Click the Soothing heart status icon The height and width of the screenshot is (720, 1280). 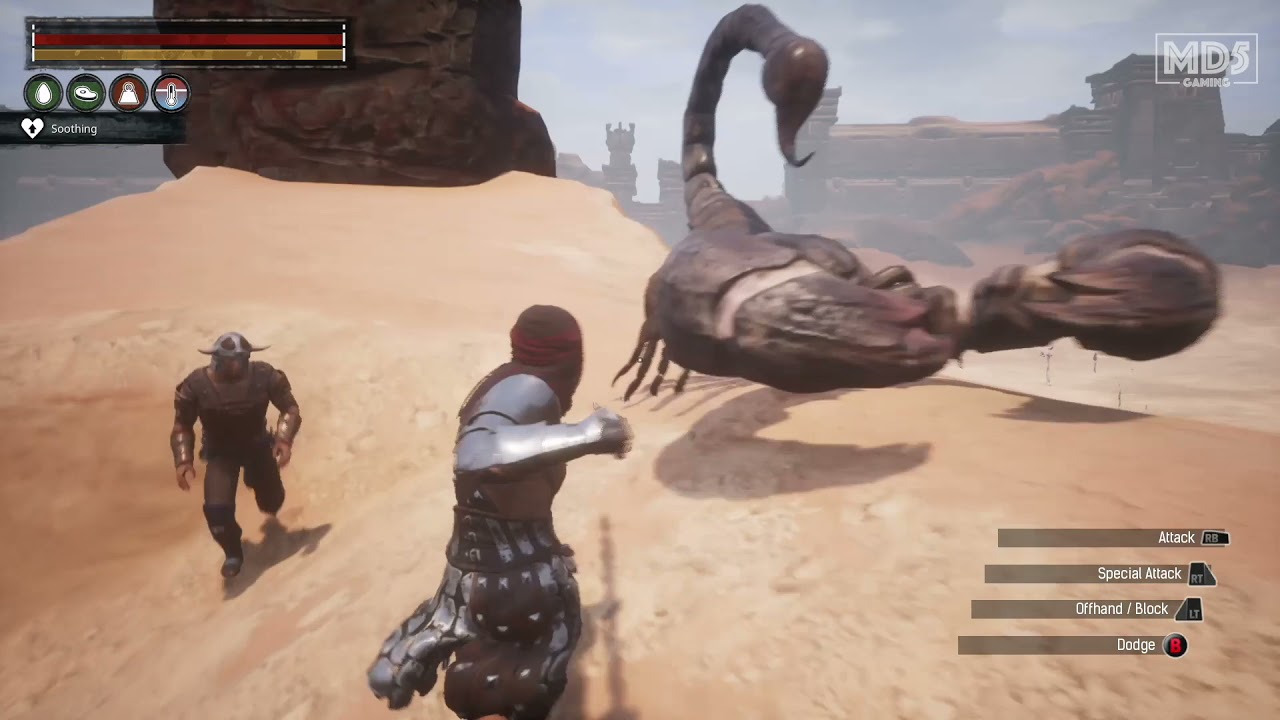coord(32,128)
